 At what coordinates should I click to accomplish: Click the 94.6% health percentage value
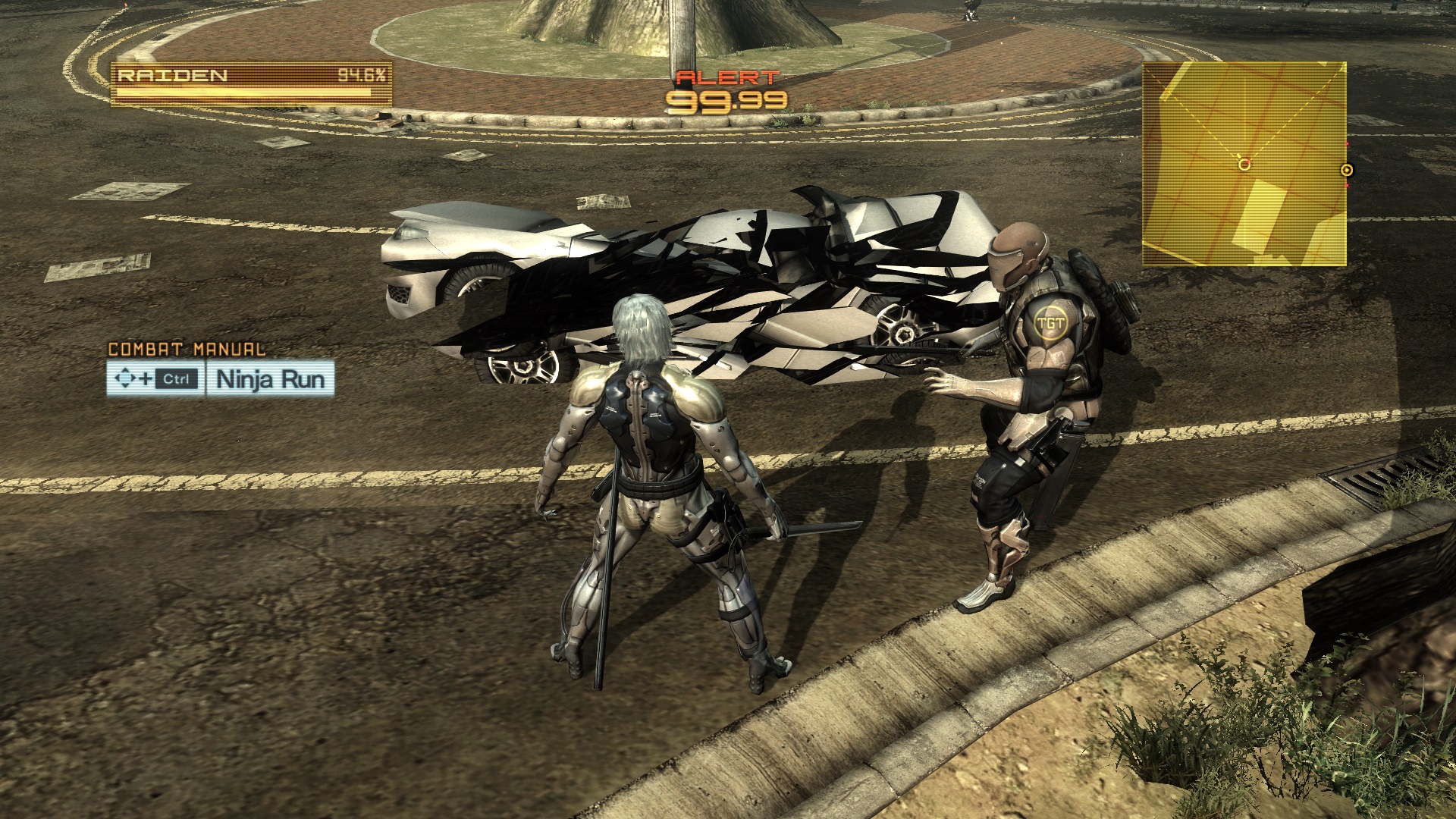tap(364, 75)
